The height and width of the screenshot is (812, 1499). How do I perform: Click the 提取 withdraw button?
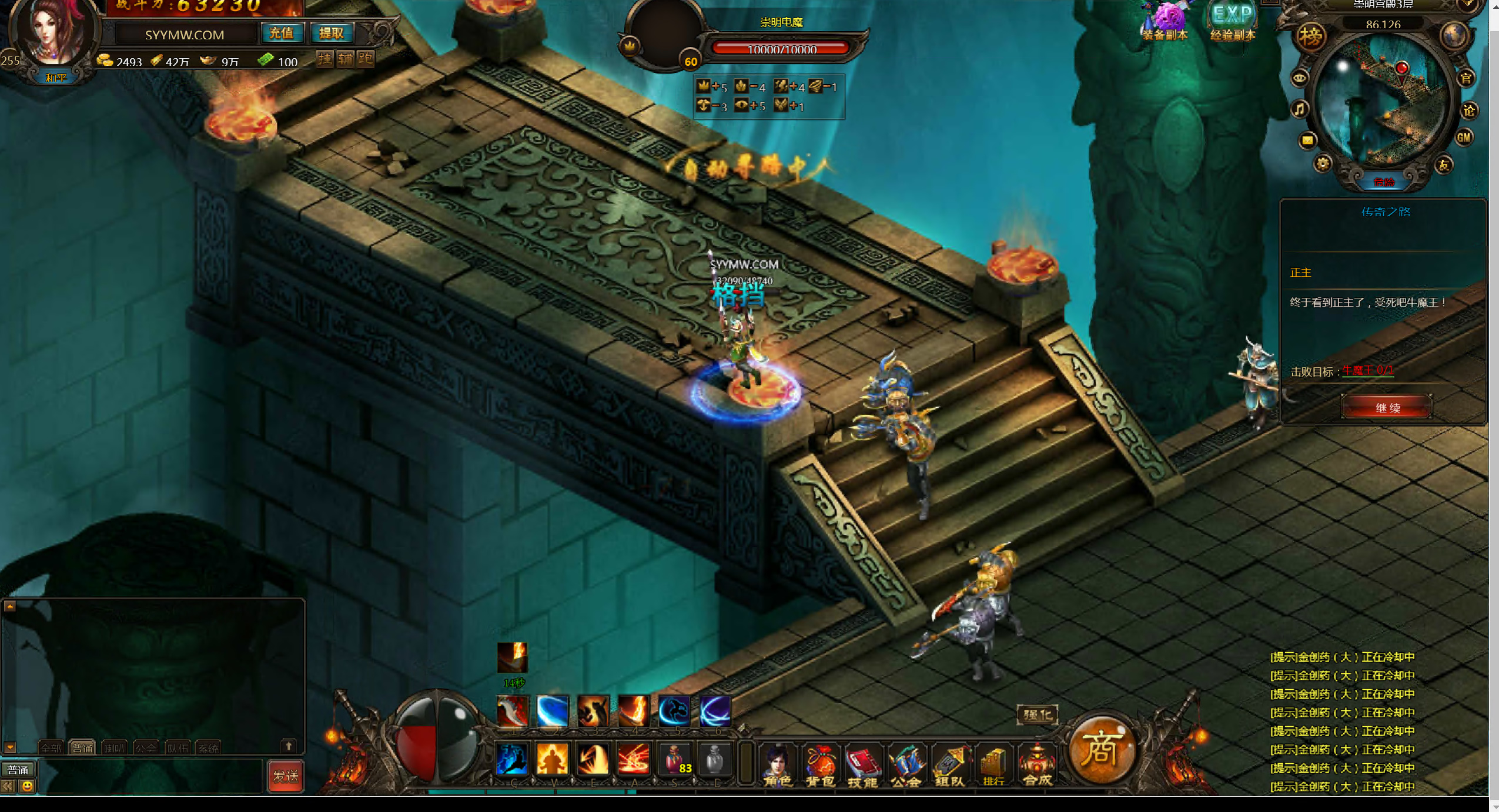tap(331, 33)
